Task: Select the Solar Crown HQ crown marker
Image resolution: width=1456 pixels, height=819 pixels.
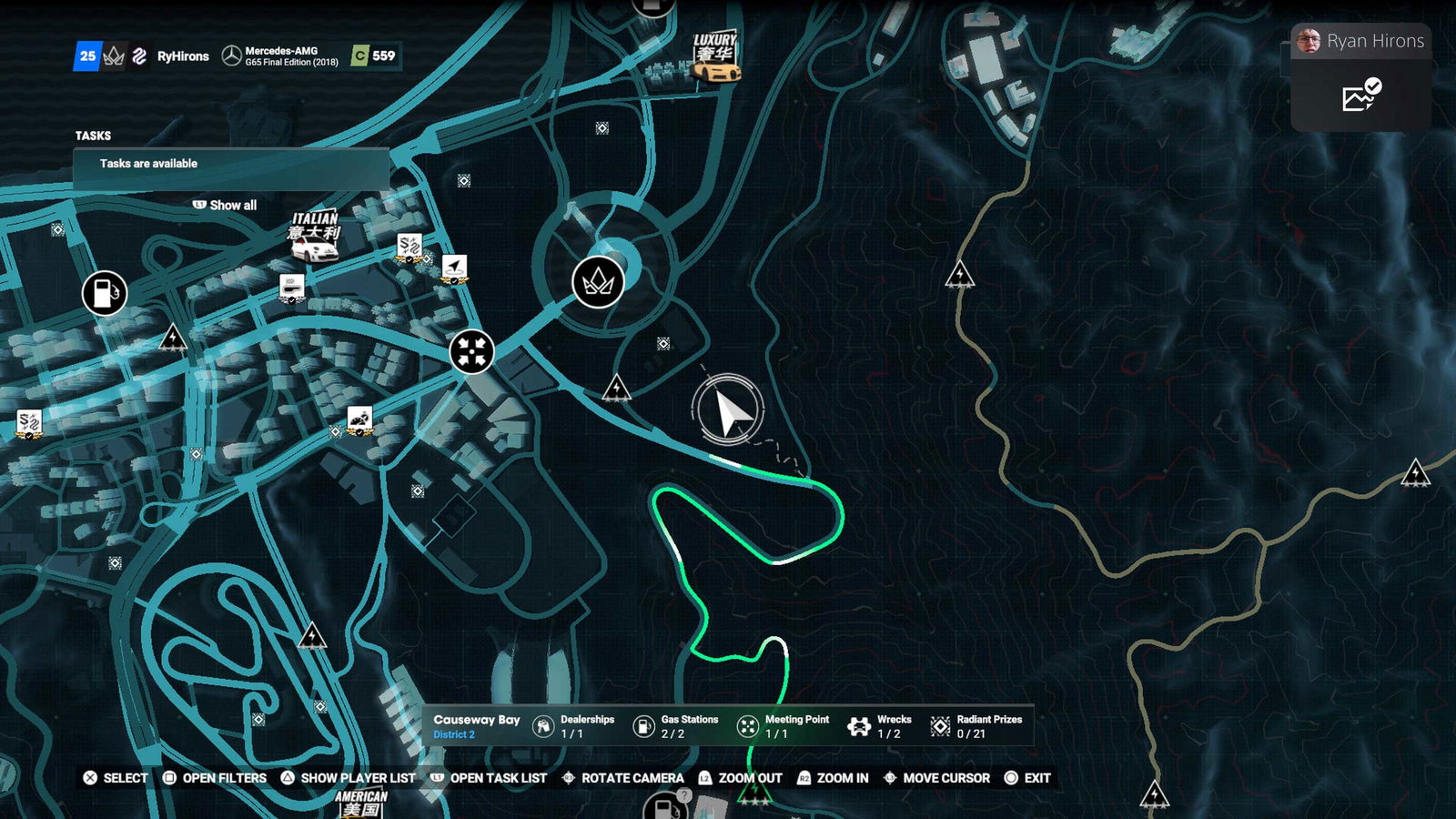Action: 598,282
